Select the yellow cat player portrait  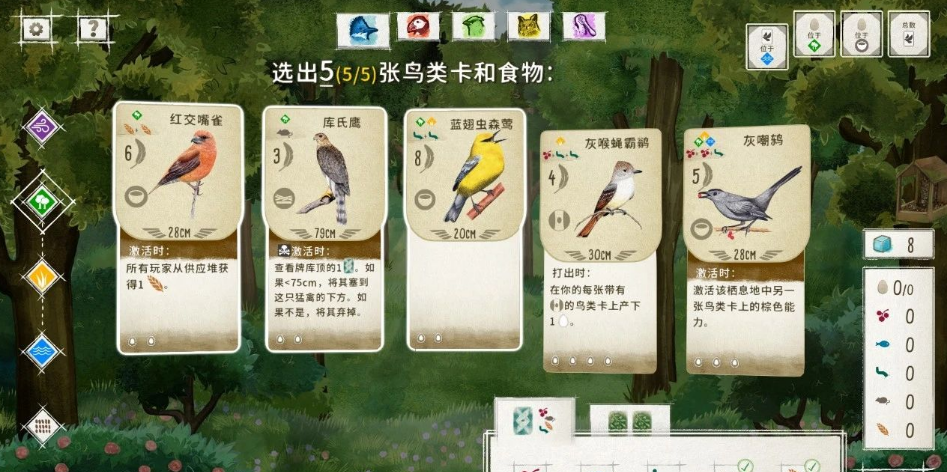528,27
